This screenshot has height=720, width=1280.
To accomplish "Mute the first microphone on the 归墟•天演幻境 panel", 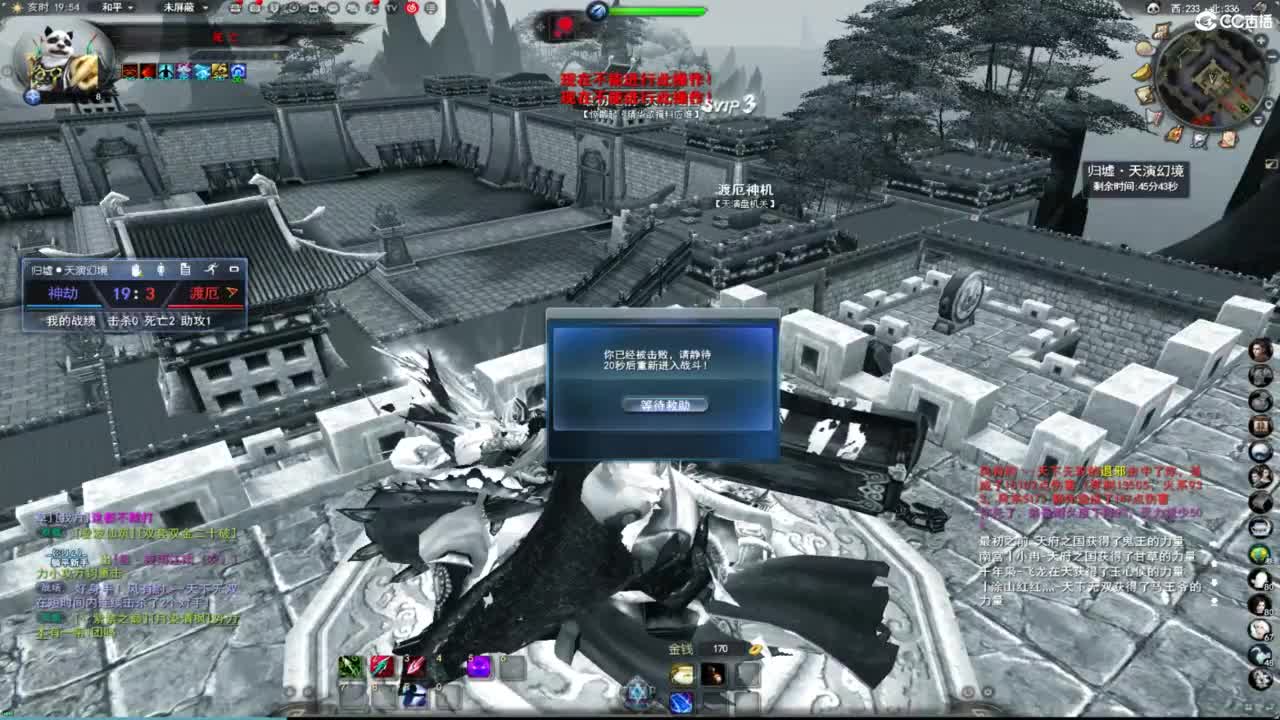I will click(136, 270).
